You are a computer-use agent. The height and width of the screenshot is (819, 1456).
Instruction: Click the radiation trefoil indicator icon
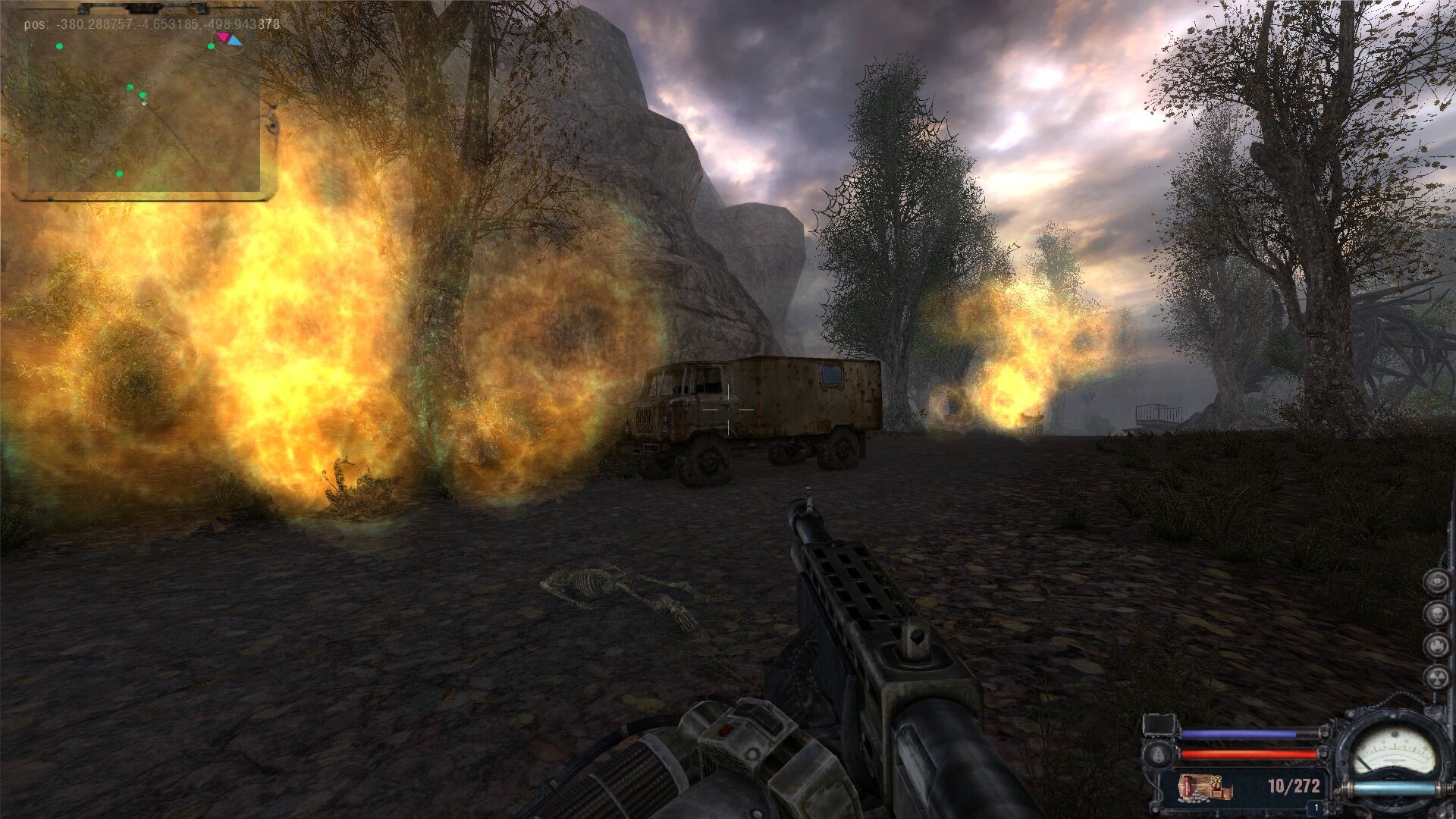1436,677
